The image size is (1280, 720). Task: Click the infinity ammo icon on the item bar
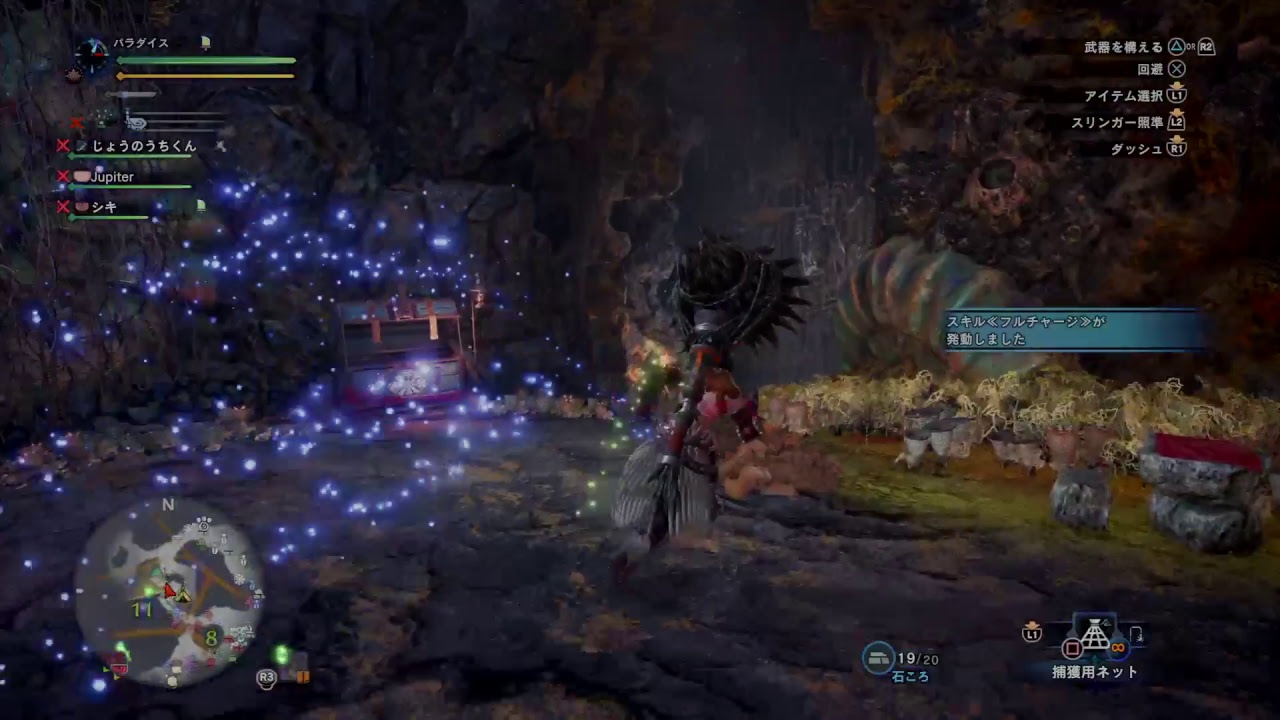pos(1117,647)
